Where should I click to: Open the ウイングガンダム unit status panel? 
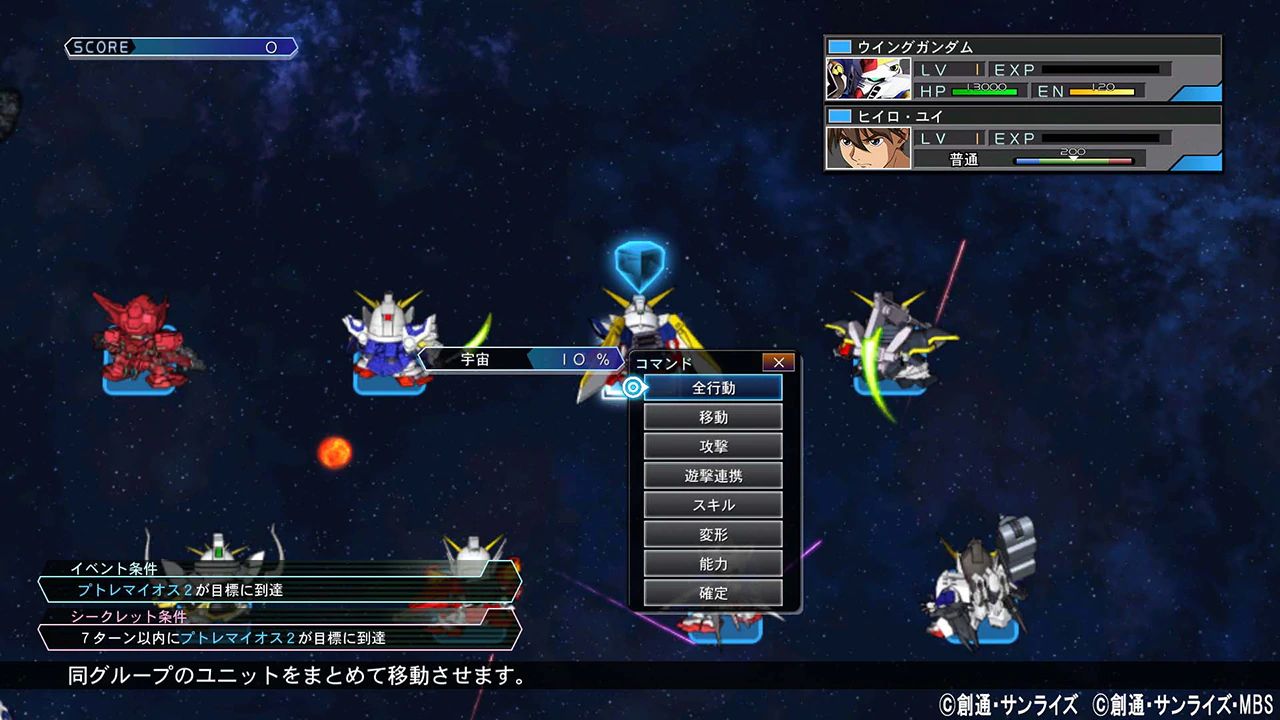(x=1022, y=69)
